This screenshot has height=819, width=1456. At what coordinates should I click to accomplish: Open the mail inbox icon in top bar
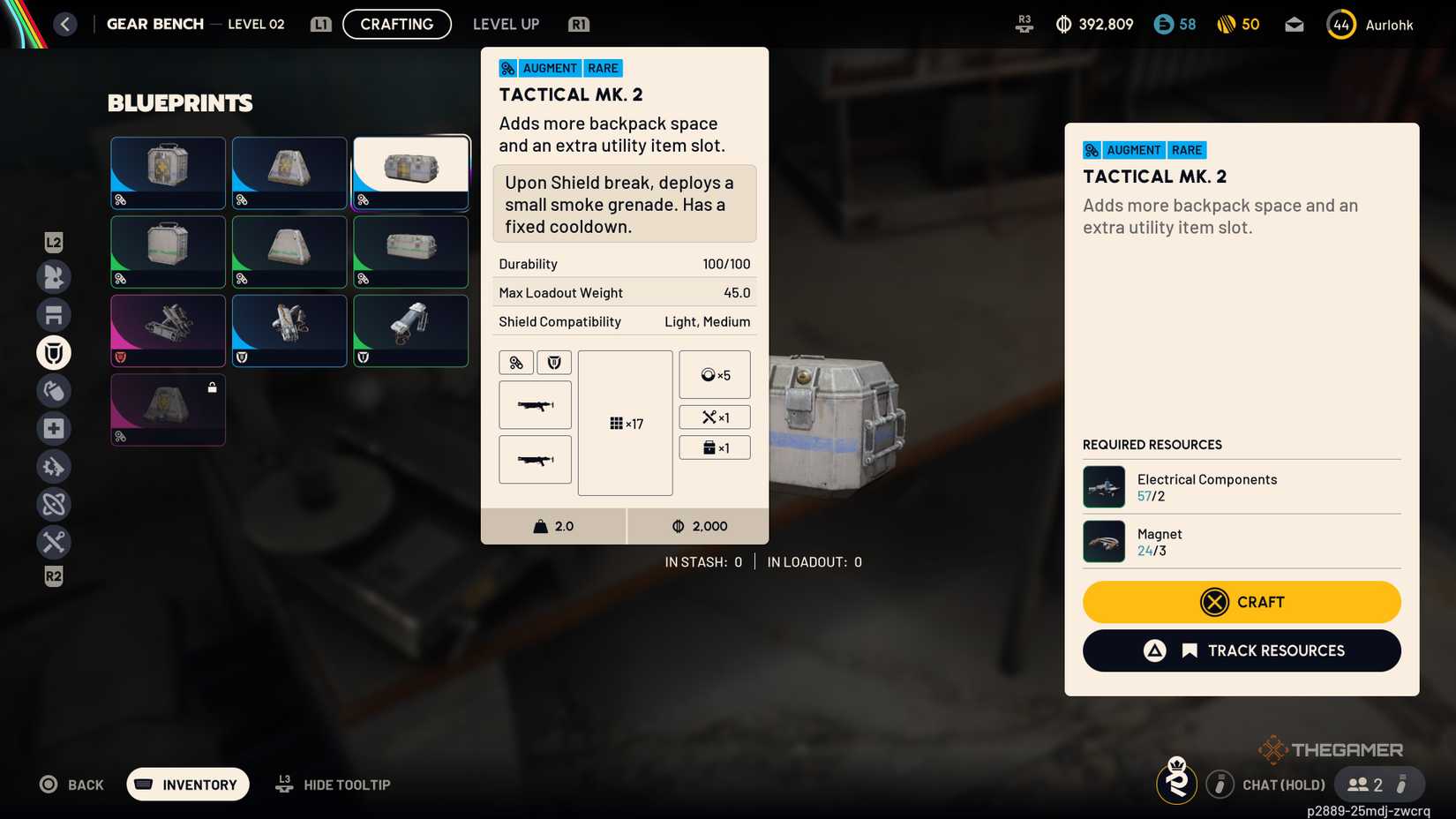tap(1294, 24)
